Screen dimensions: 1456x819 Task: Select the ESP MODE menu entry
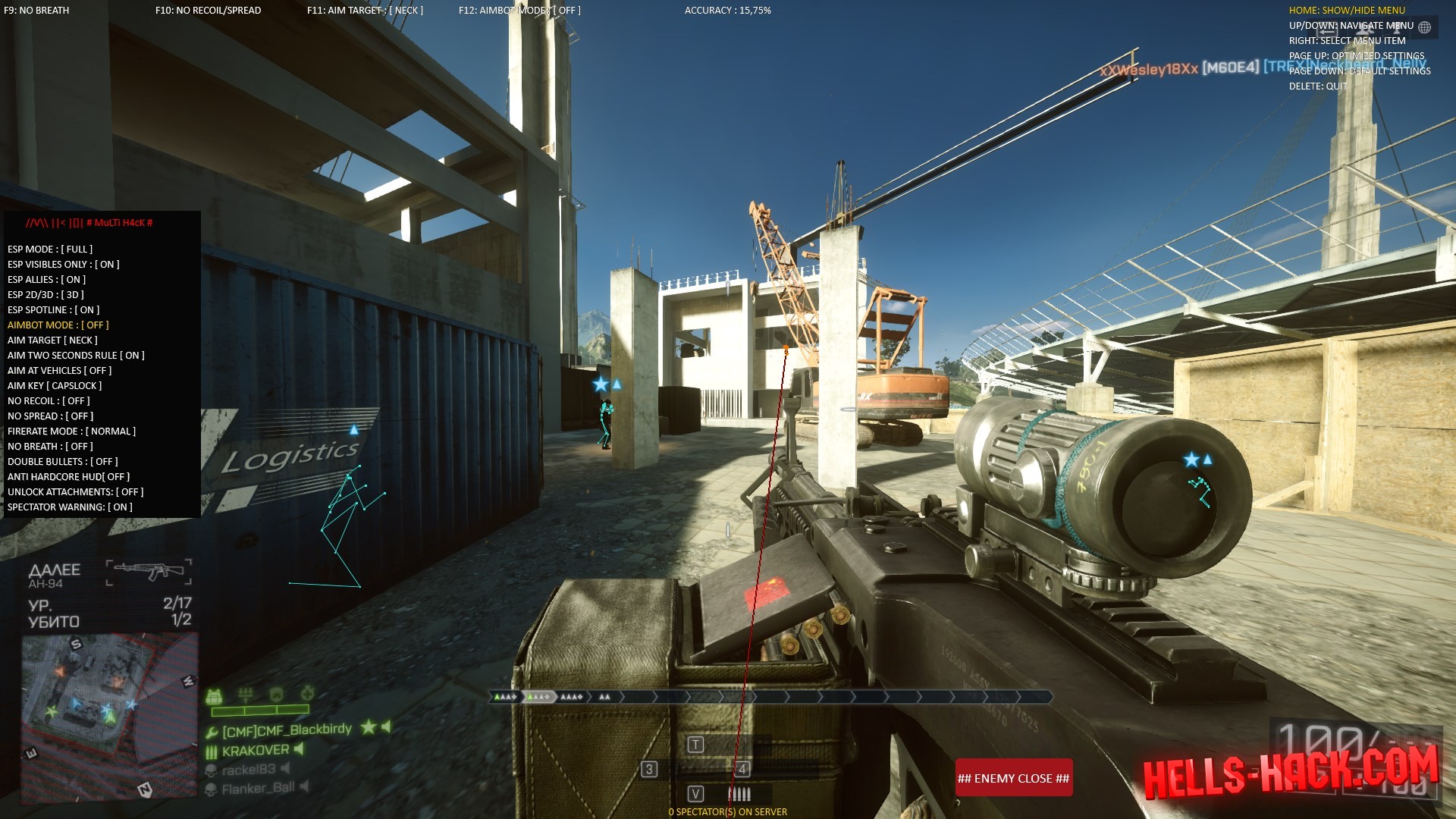pyautogui.click(x=50, y=249)
